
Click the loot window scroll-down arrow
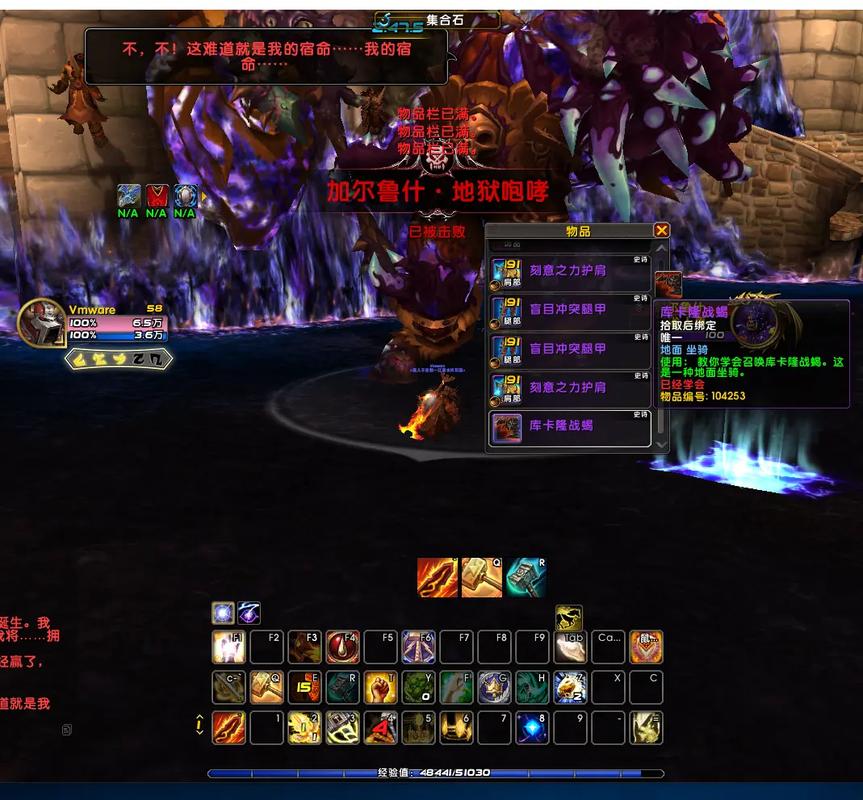click(x=660, y=441)
